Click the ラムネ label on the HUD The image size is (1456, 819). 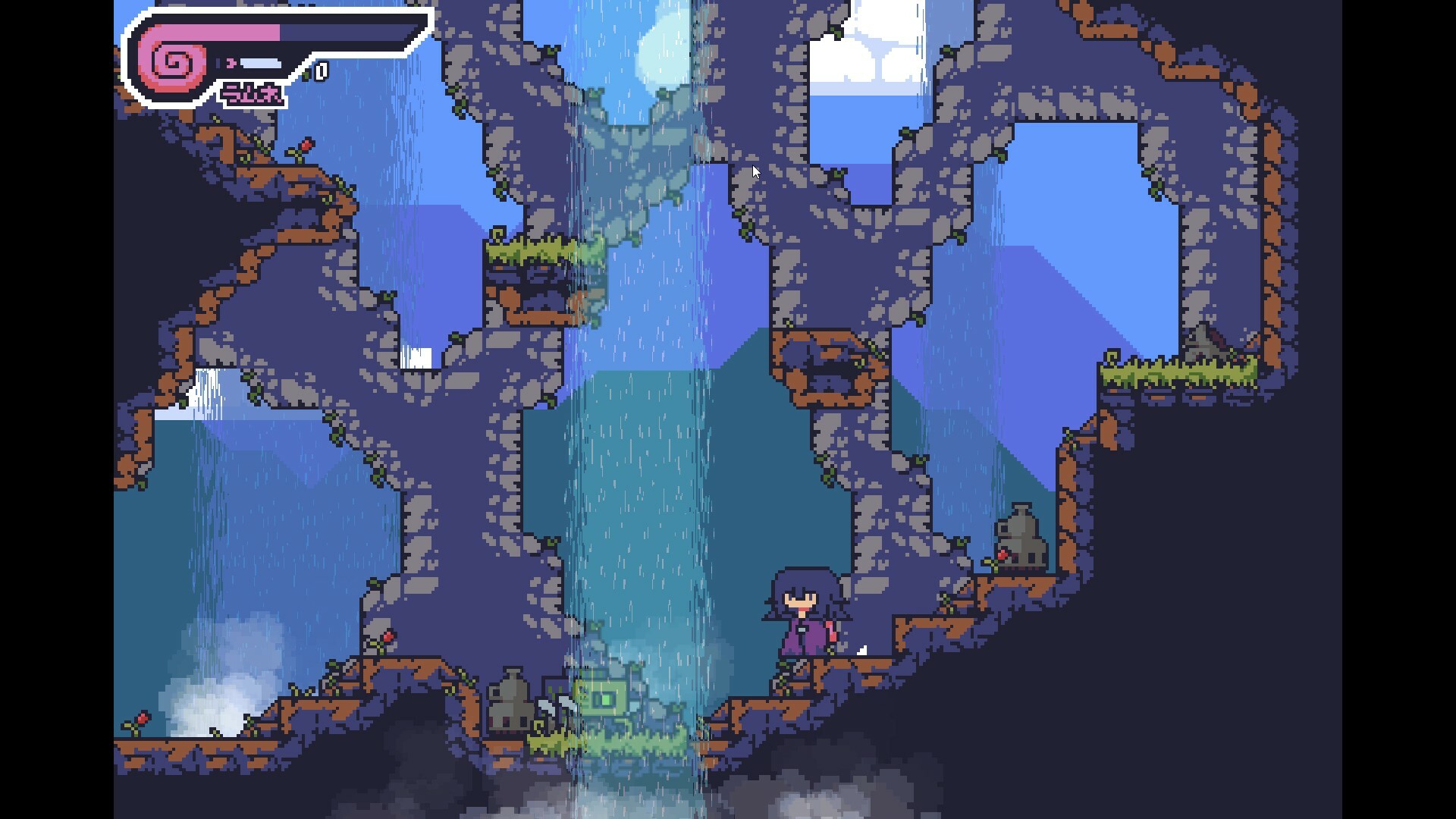(x=253, y=93)
